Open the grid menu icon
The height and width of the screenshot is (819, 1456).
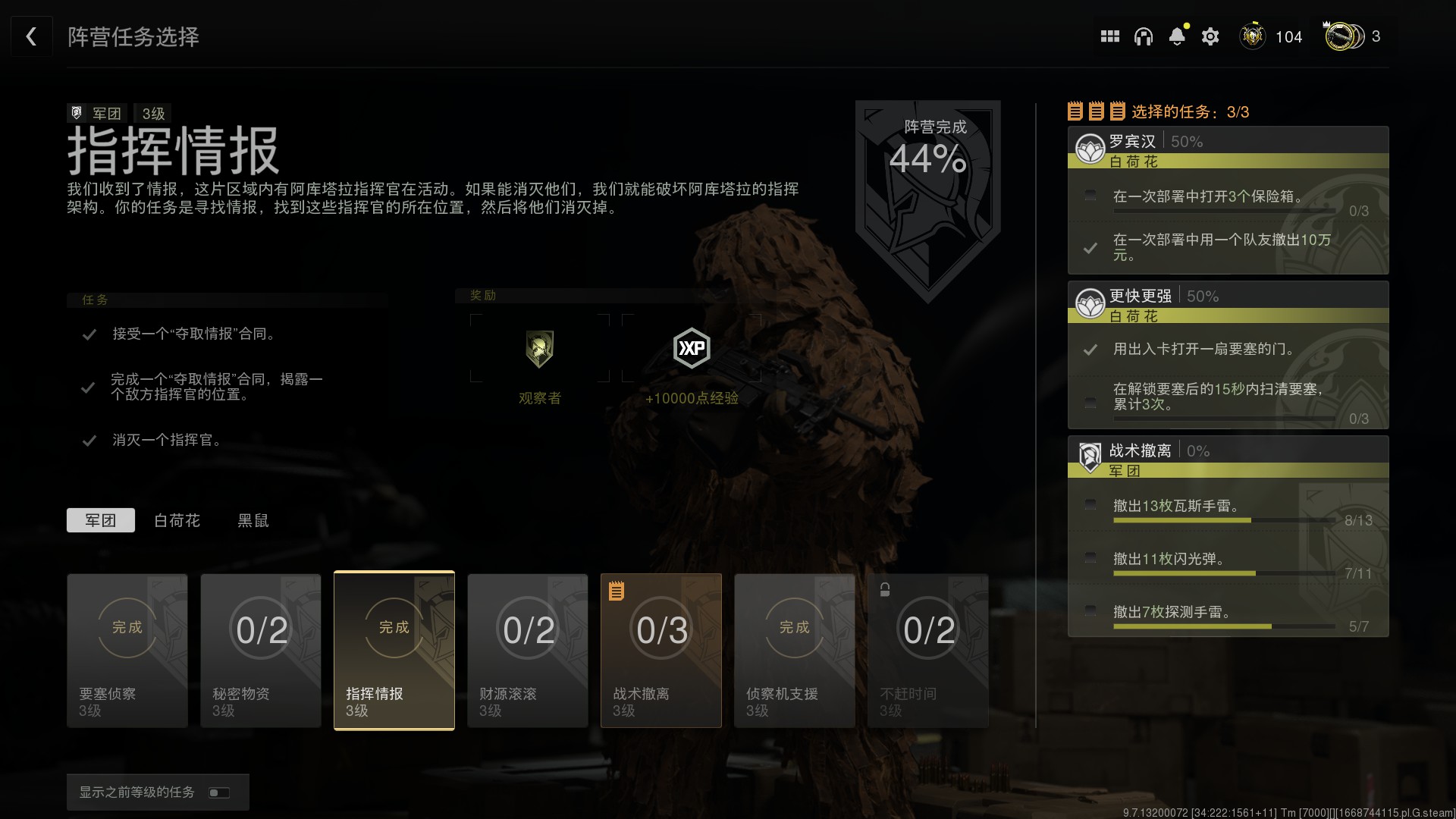[1109, 36]
